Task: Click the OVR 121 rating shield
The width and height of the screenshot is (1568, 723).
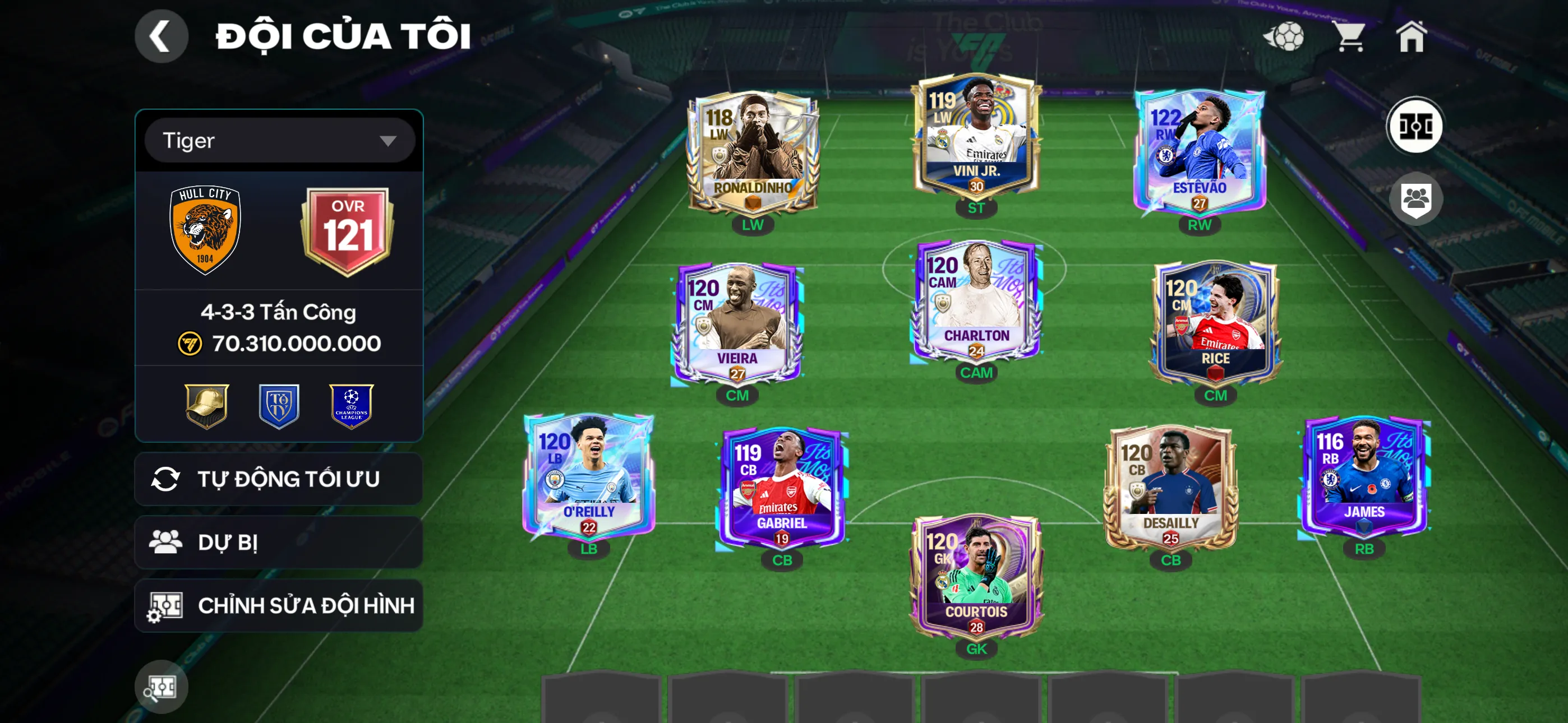Action: coord(349,228)
